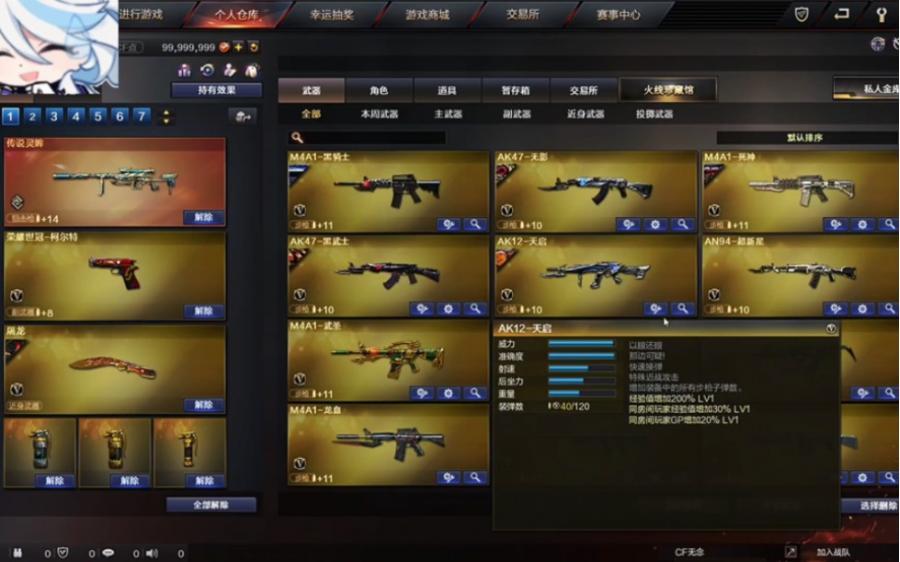Switch to the 角色 character tab
The image size is (900, 562).
pos(379,90)
